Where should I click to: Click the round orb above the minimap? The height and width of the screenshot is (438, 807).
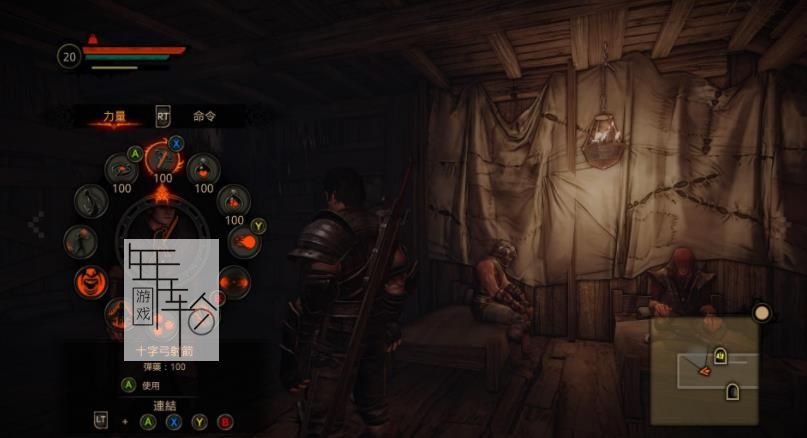click(762, 313)
